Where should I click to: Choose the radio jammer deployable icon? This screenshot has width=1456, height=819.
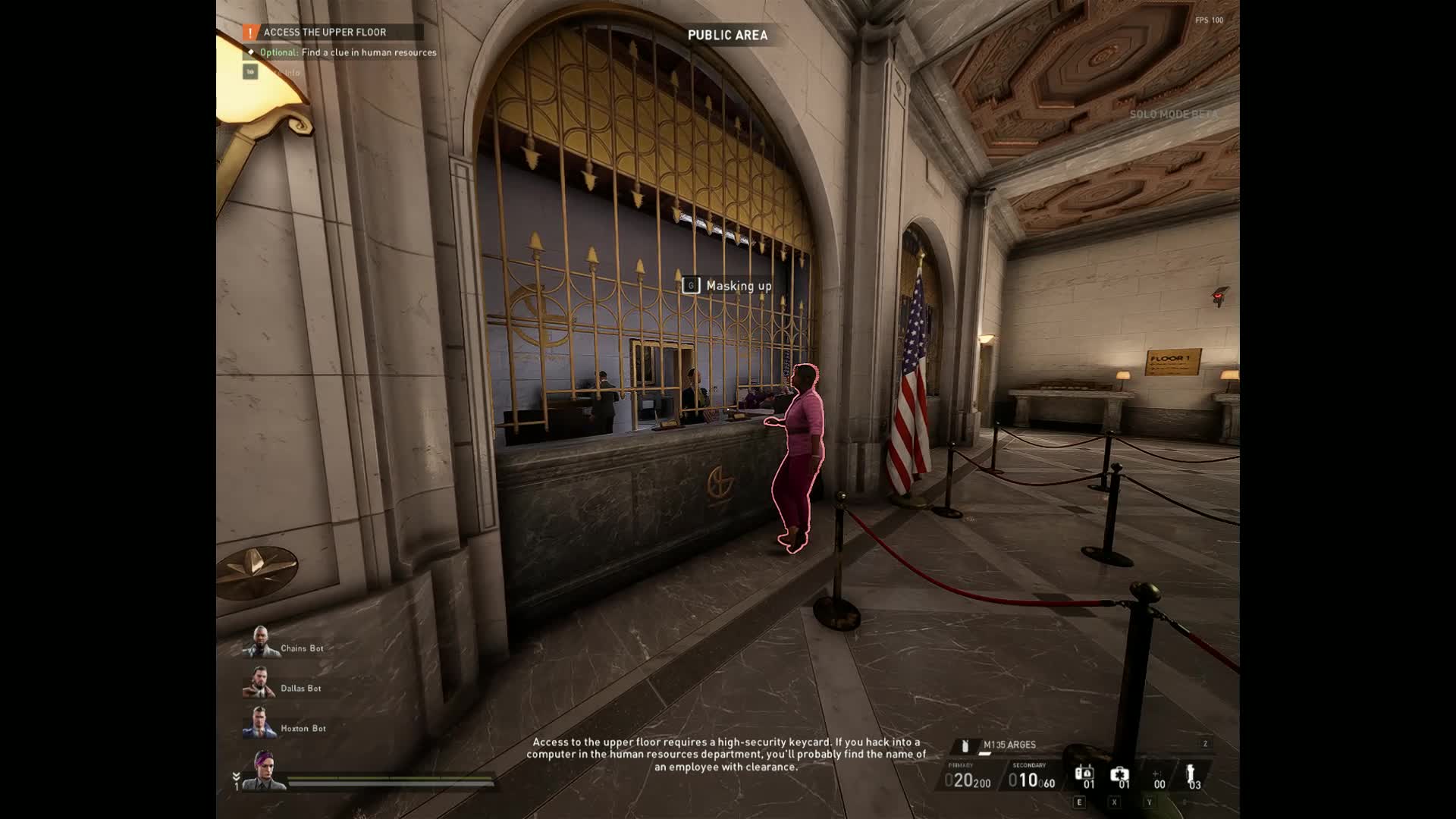coord(1084,773)
